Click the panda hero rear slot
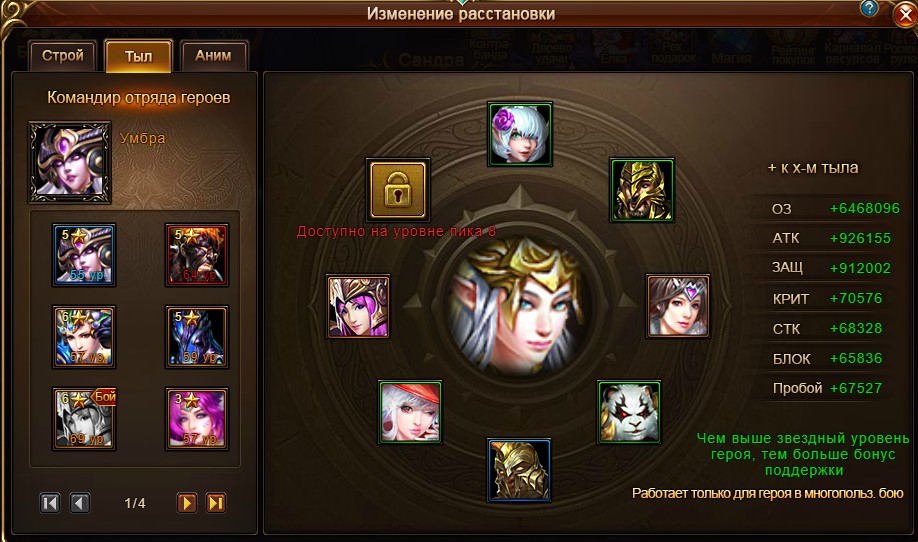This screenshot has height=542, width=918. [629, 411]
